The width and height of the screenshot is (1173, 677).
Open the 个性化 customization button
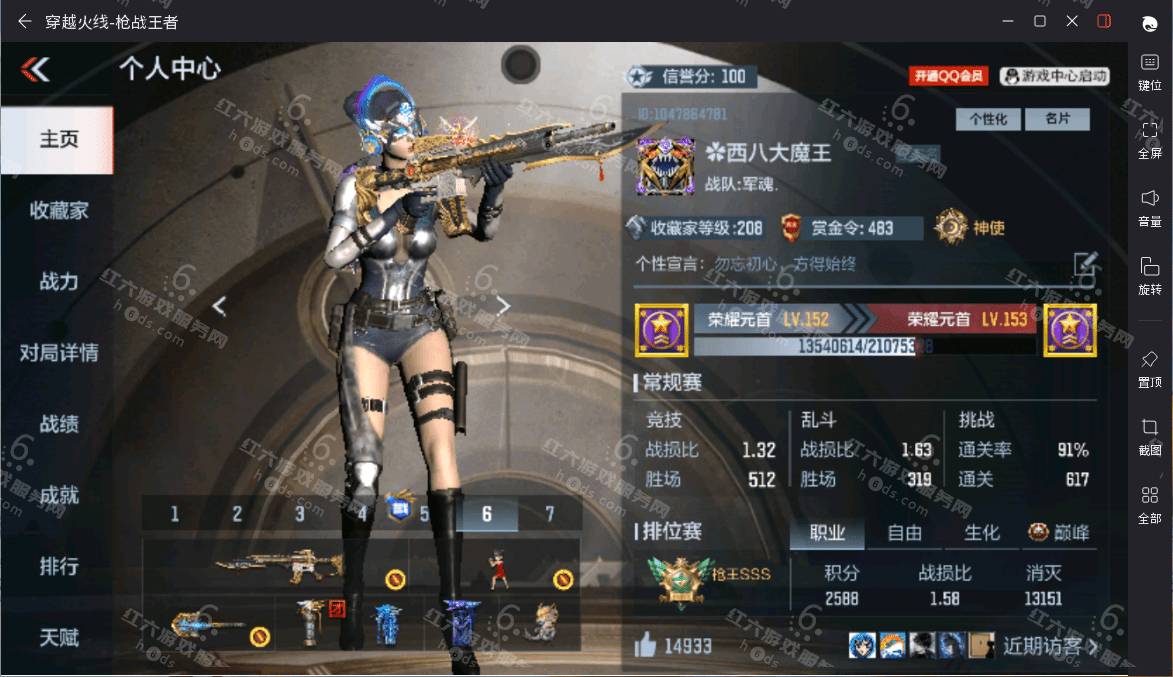[x=988, y=119]
